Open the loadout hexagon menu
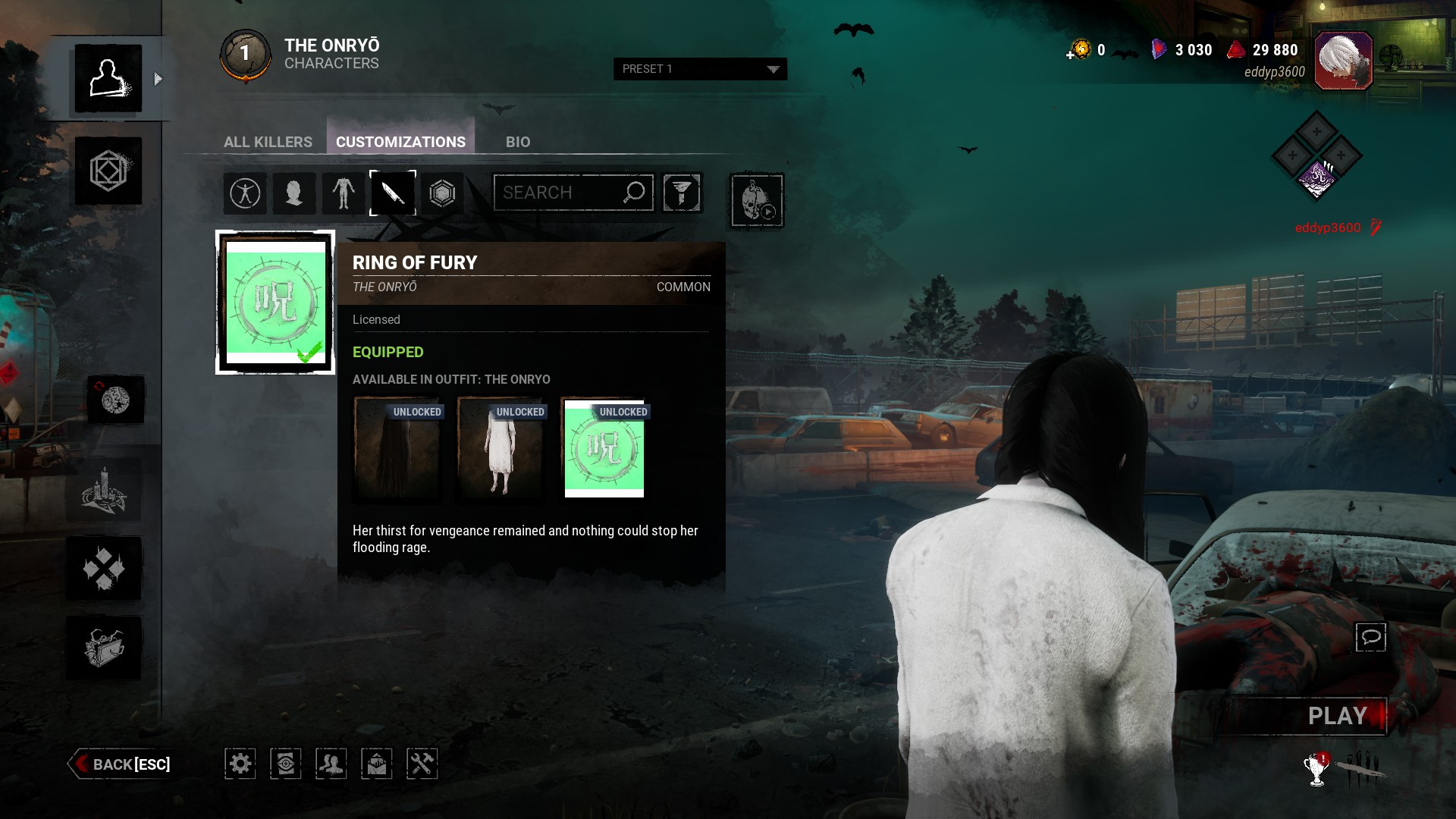 pos(108,171)
